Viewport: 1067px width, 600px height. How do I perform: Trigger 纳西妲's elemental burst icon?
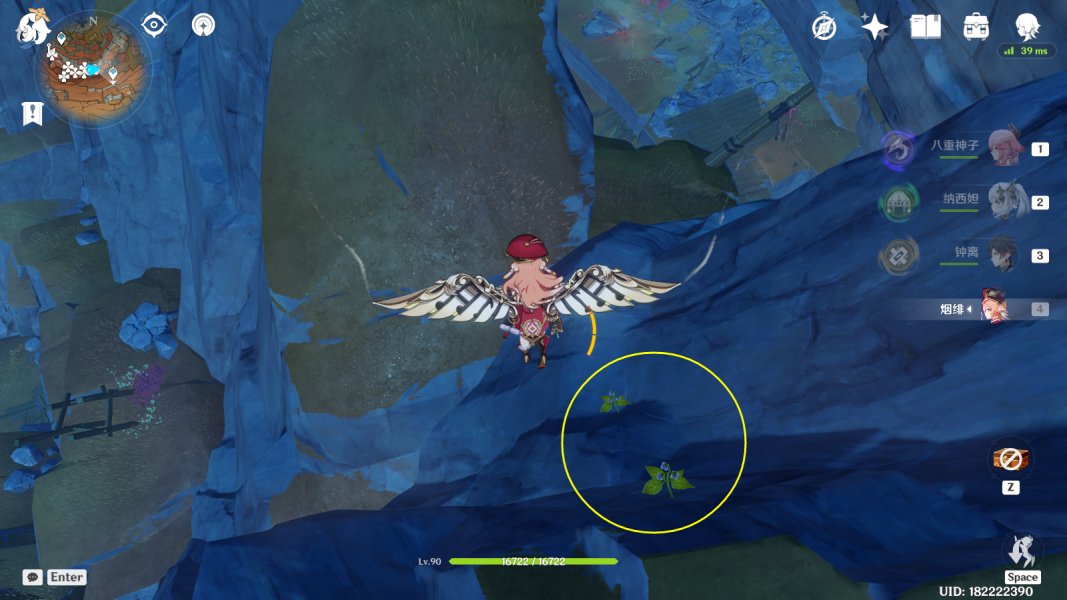click(896, 203)
